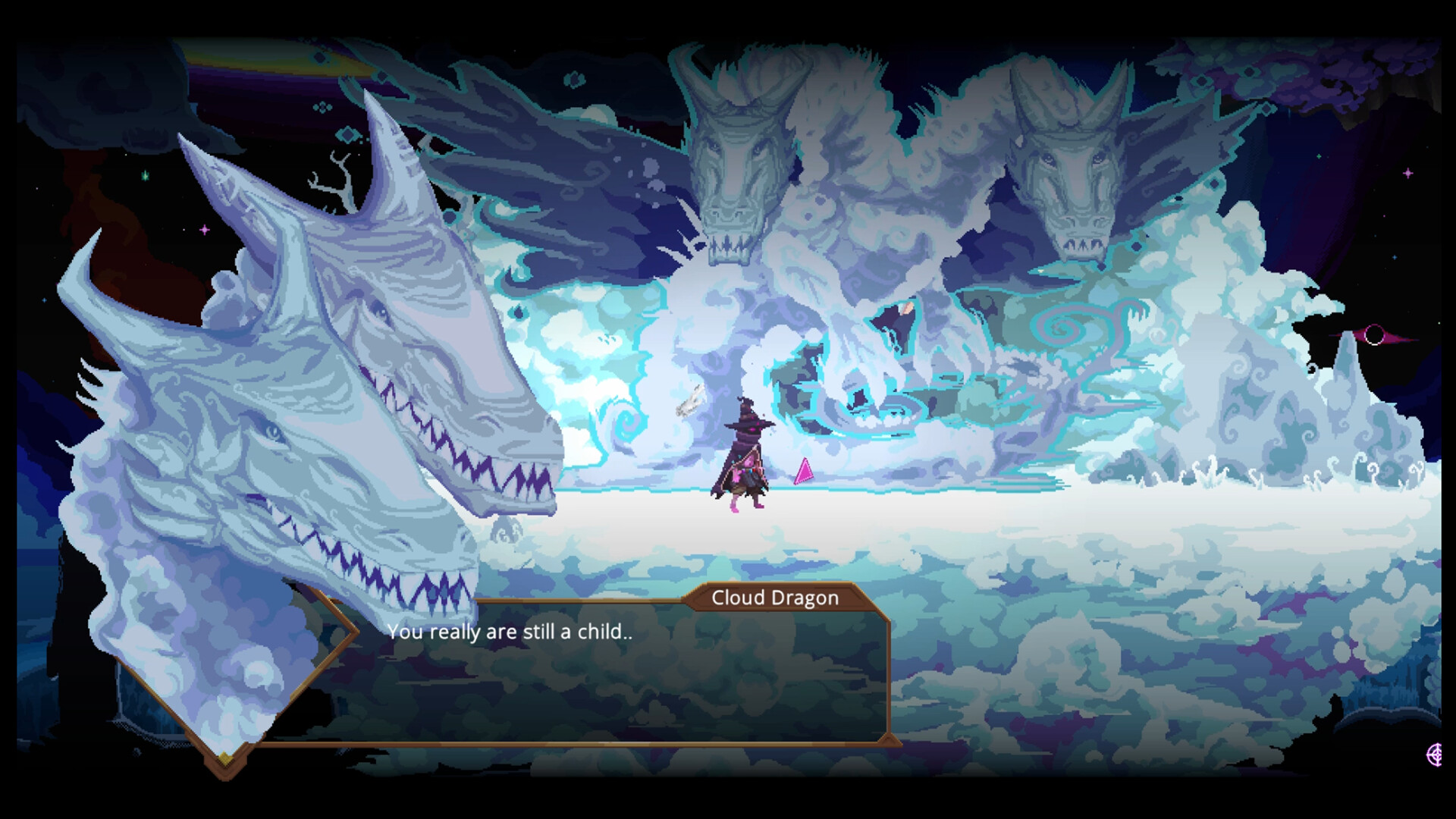Click the pink sparkle star in the upper left
This screenshot has height=819, width=1456.
pyautogui.click(x=204, y=230)
